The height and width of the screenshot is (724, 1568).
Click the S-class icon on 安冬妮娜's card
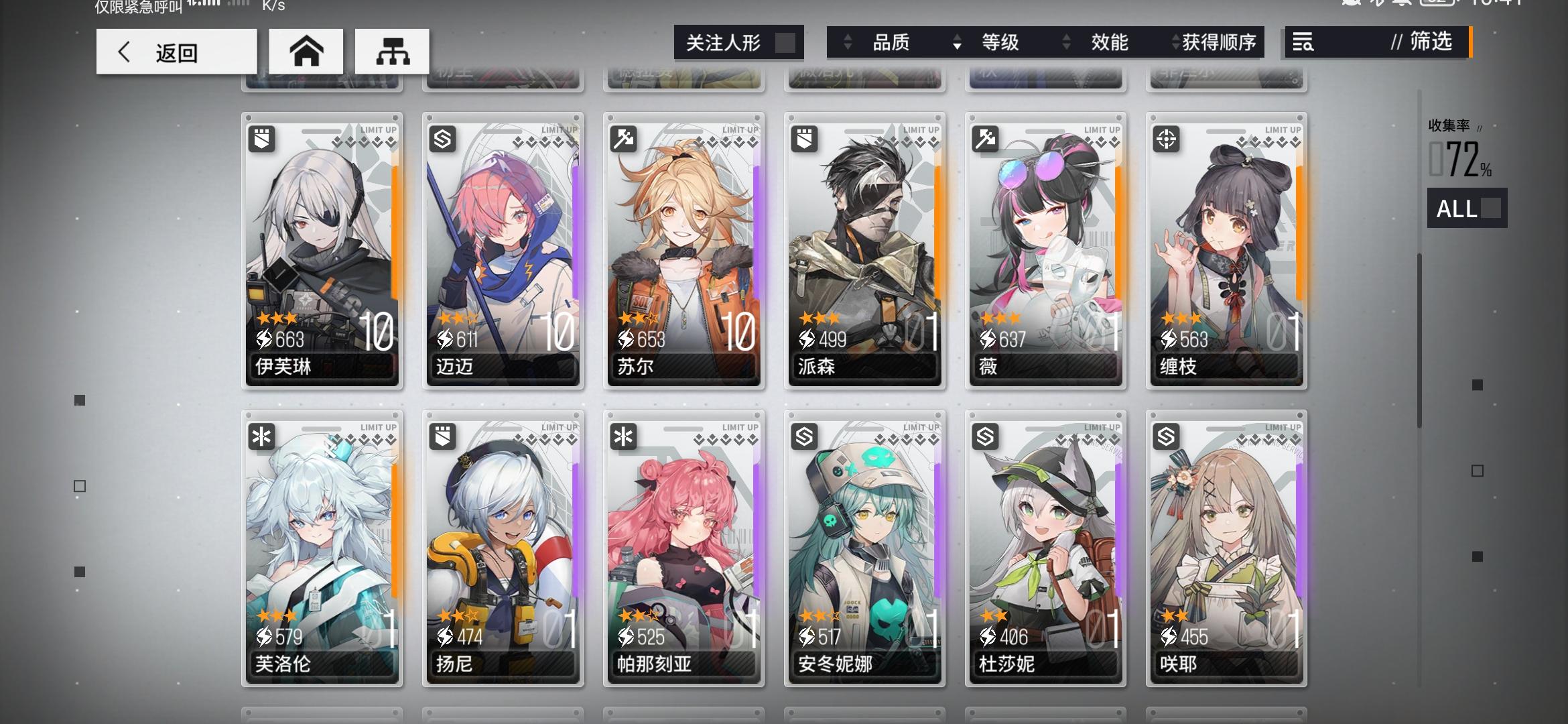[803, 436]
